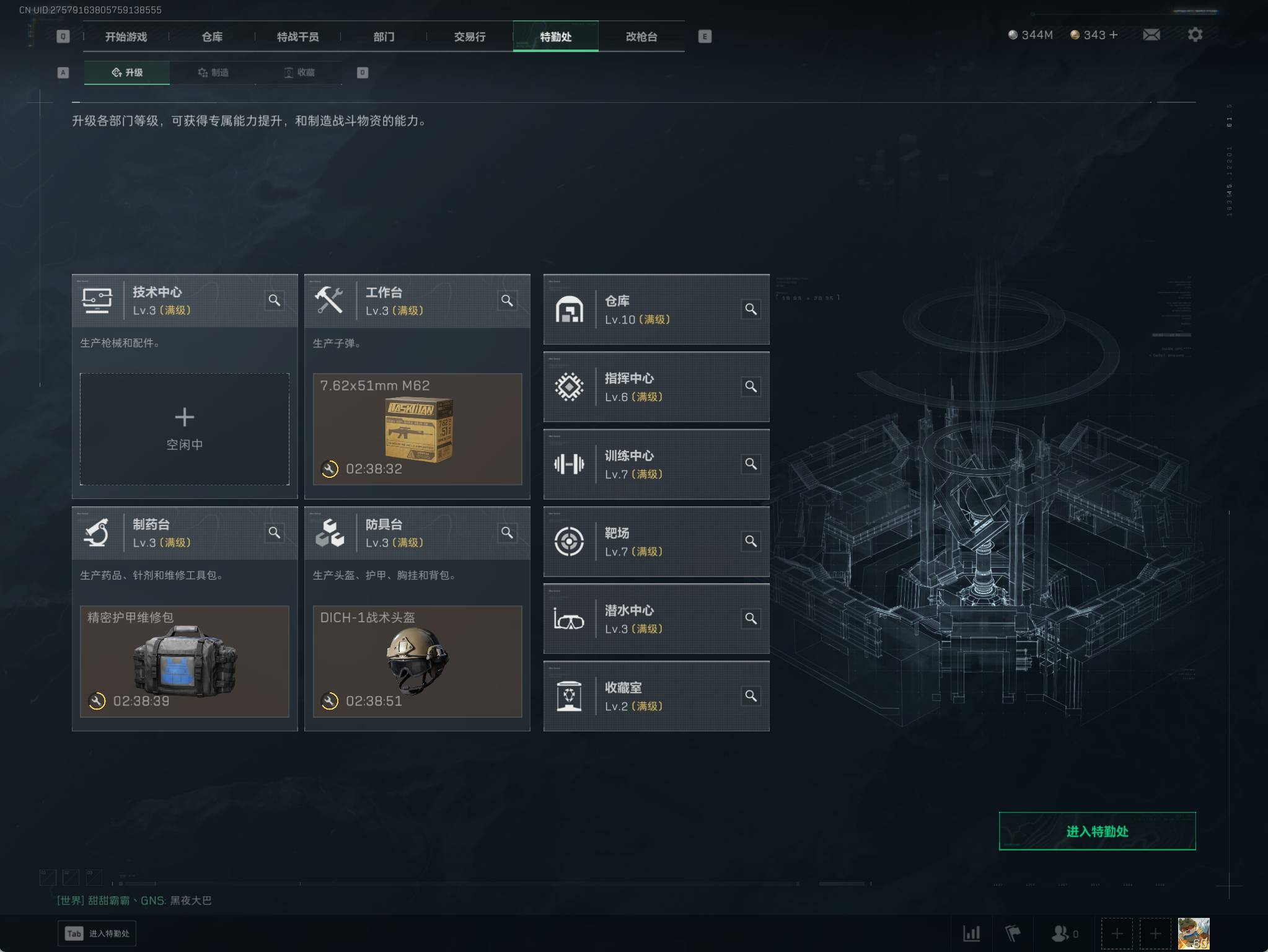Select the 改枪台 tab
The image size is (1268, 952).
coord(641,37)
